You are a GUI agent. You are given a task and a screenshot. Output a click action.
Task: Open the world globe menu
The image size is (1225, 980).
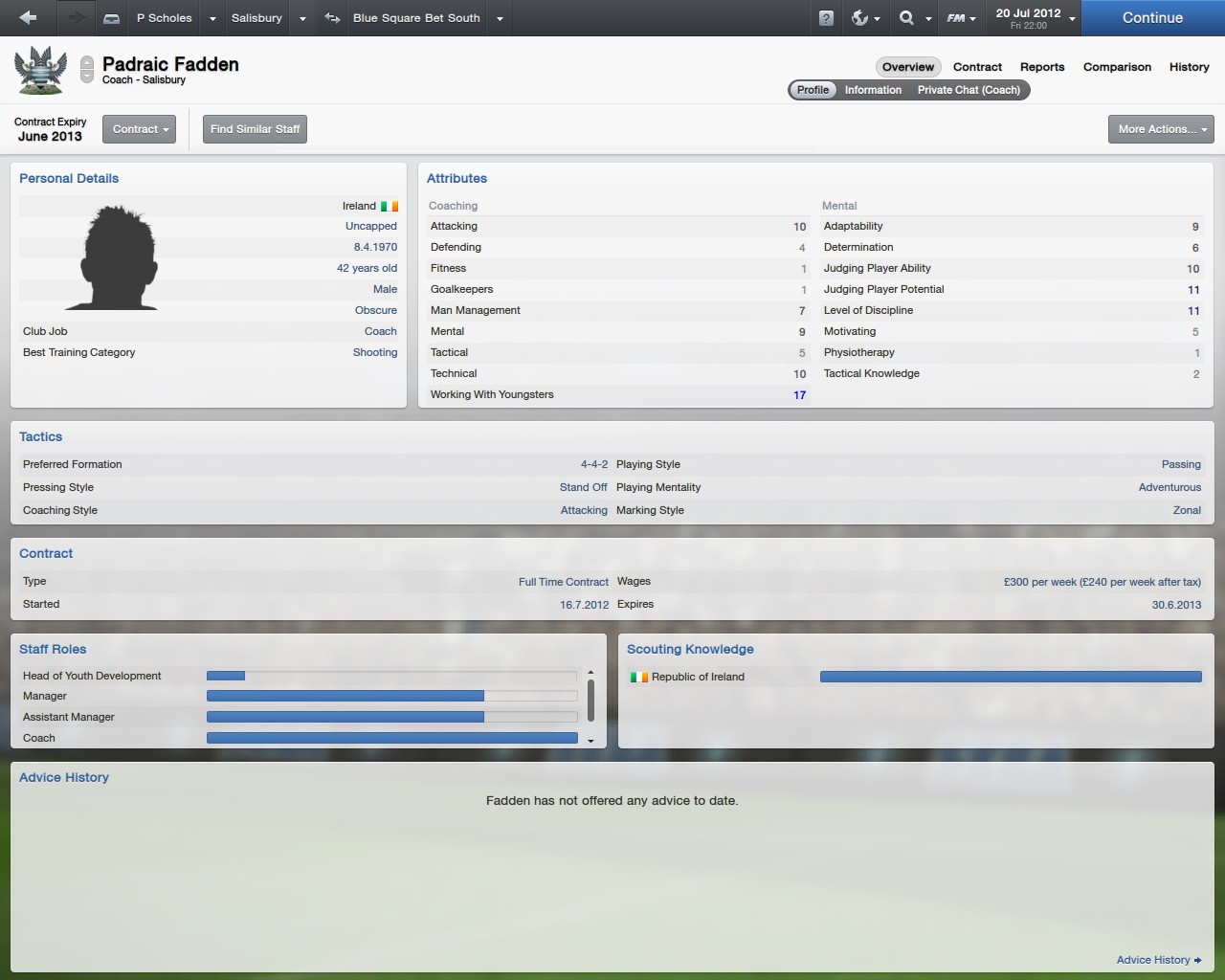864,18
